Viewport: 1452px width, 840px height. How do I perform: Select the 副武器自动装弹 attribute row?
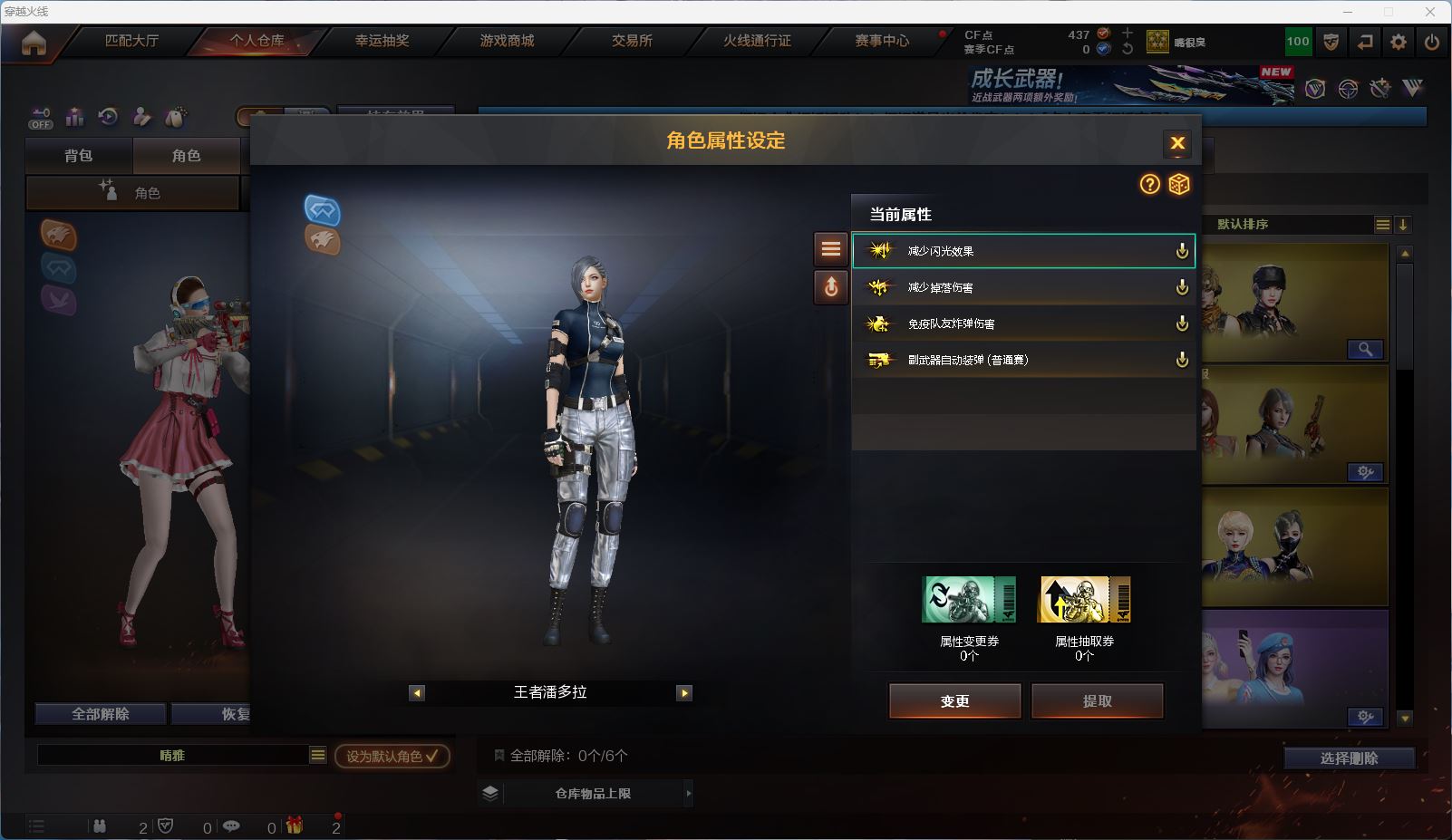click(1022, 360)
